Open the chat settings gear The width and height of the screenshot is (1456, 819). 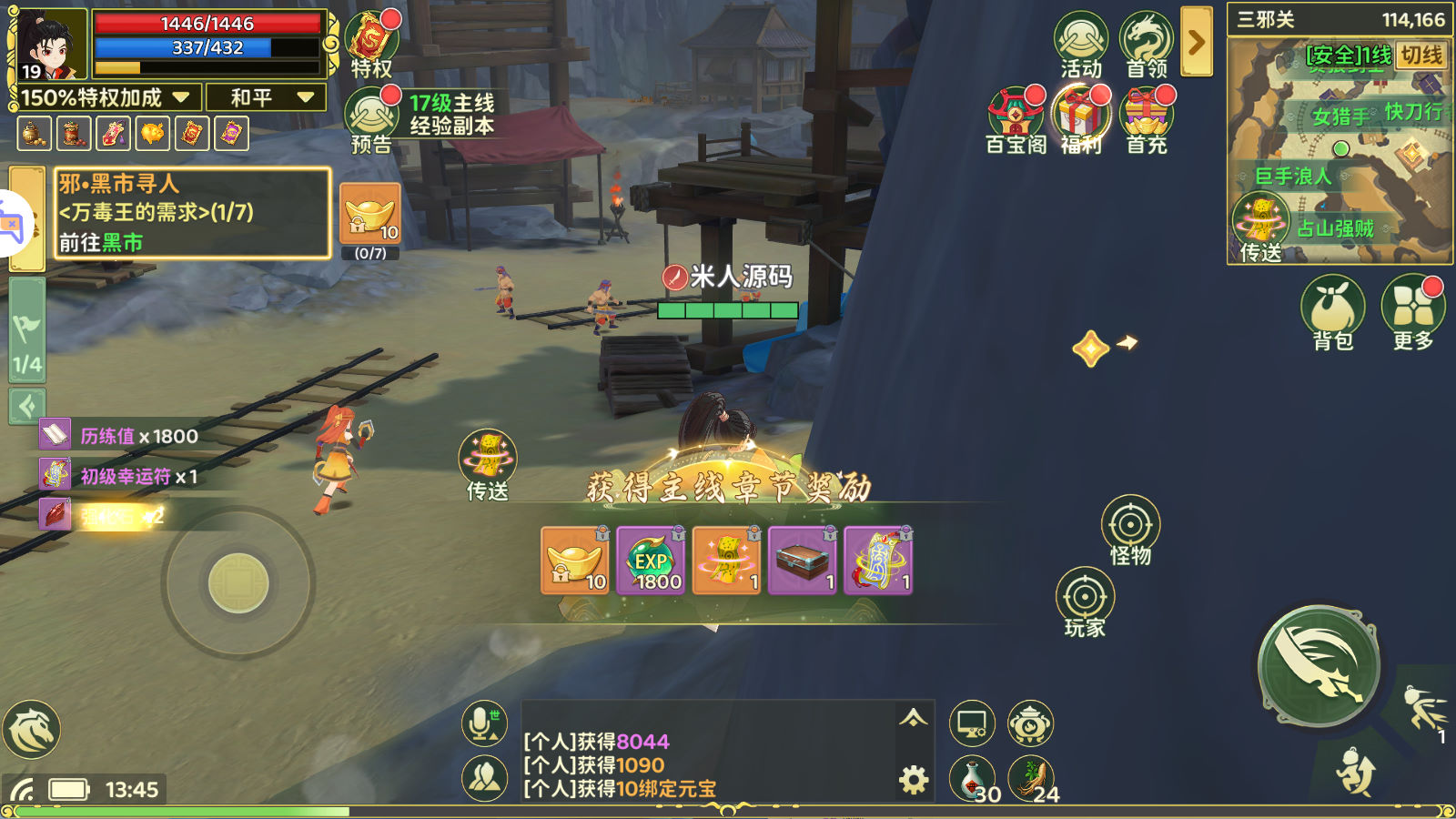click(x=914, y=780)
